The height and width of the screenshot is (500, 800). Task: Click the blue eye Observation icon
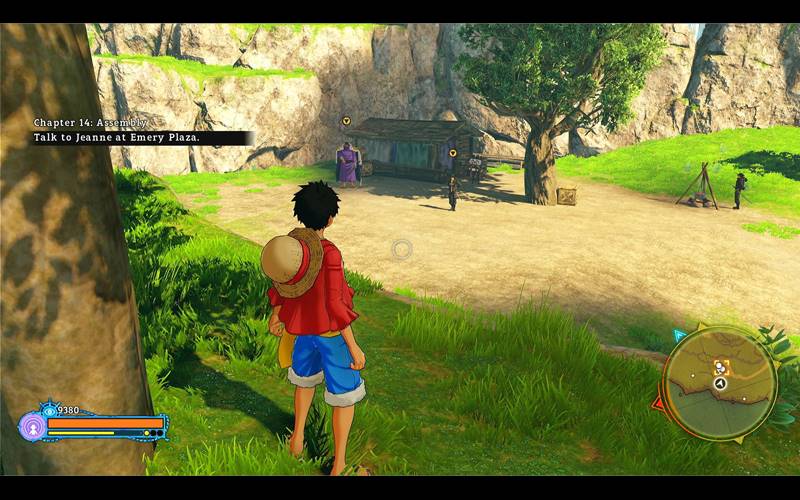coord(49,410)
